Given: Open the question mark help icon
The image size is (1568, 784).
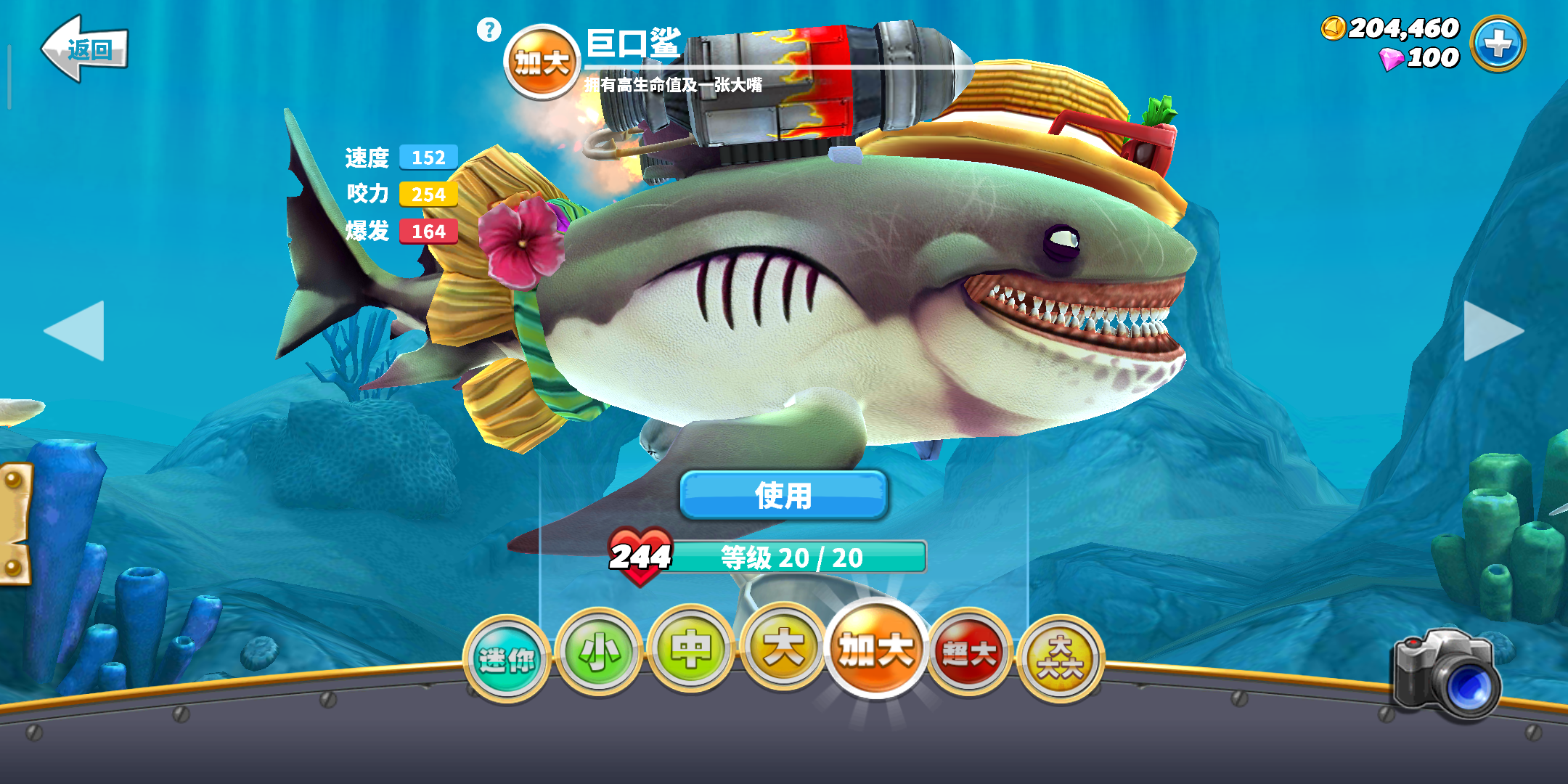Looking at the screenshot, I should click(x=489, y=30).
